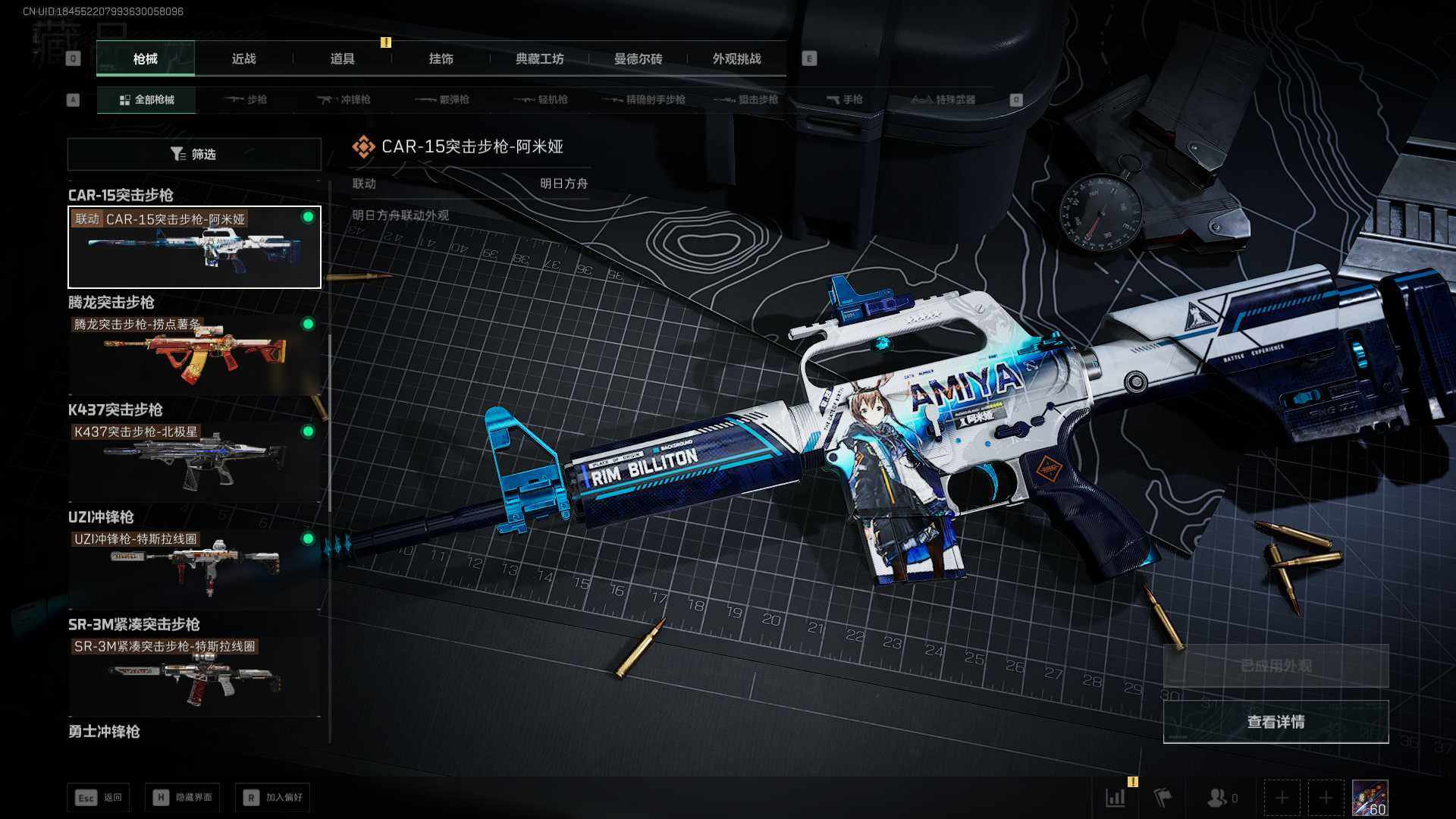Go to the 典藏工坊 tab
Image resolution: width=1456 pixels, height=819 pixels.
coord(539,59)
